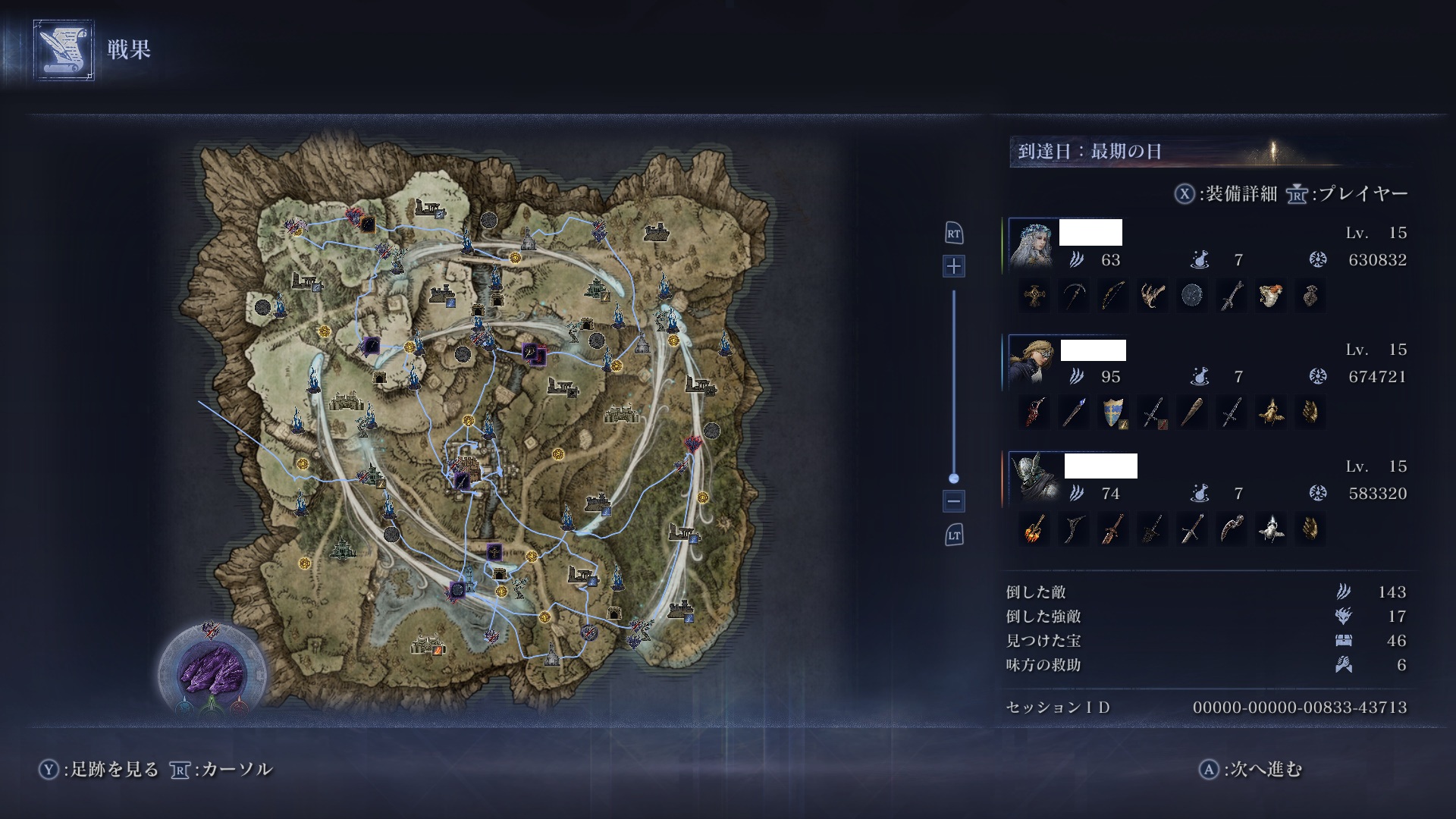Pick the blue-tipped staff weapon slot
1456x819 pixels.
point(1074,412)
